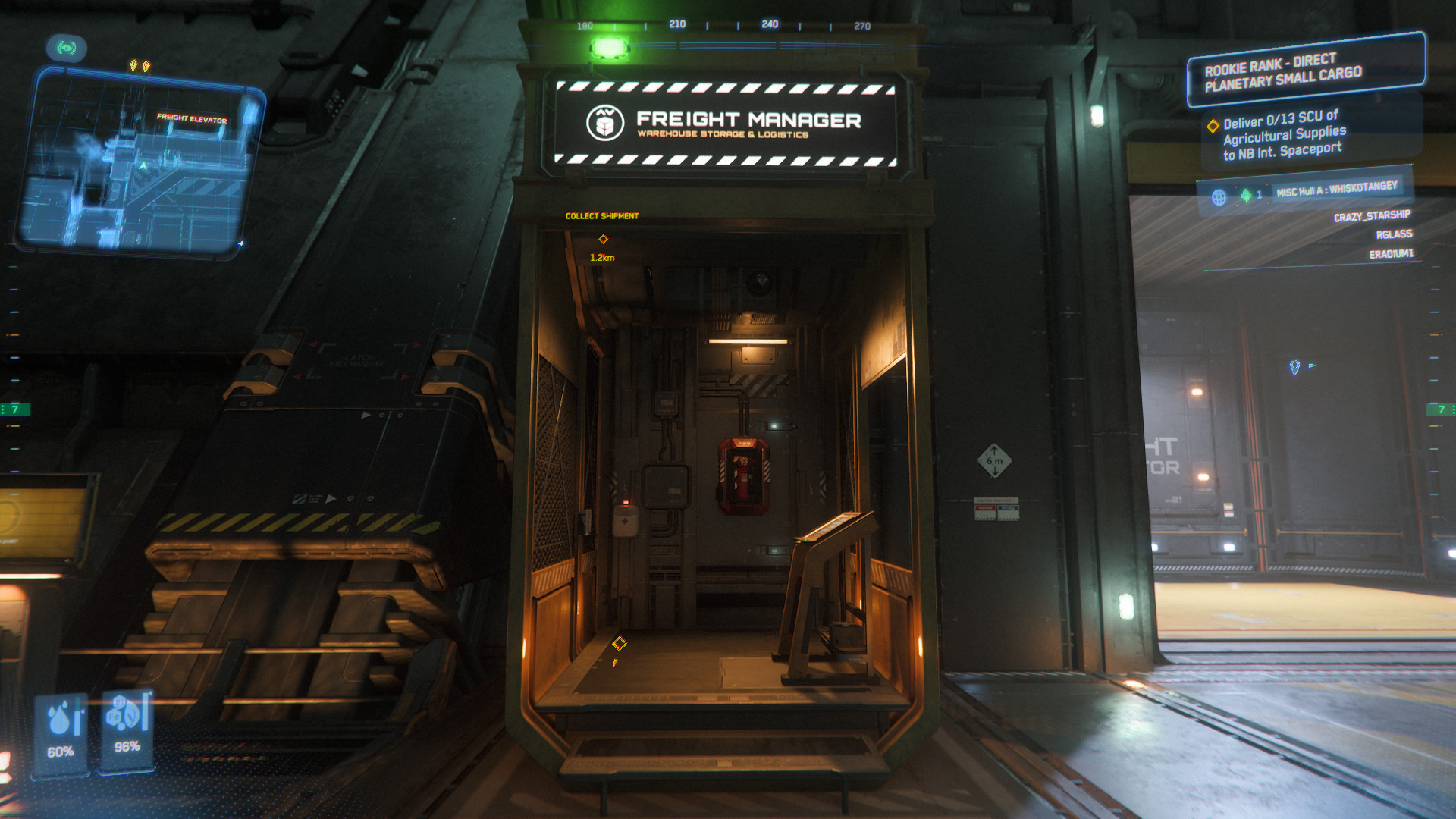Choose party member ERADIUM1
This screenshot has width=1456, height=819.
(x=1391, y=254)
